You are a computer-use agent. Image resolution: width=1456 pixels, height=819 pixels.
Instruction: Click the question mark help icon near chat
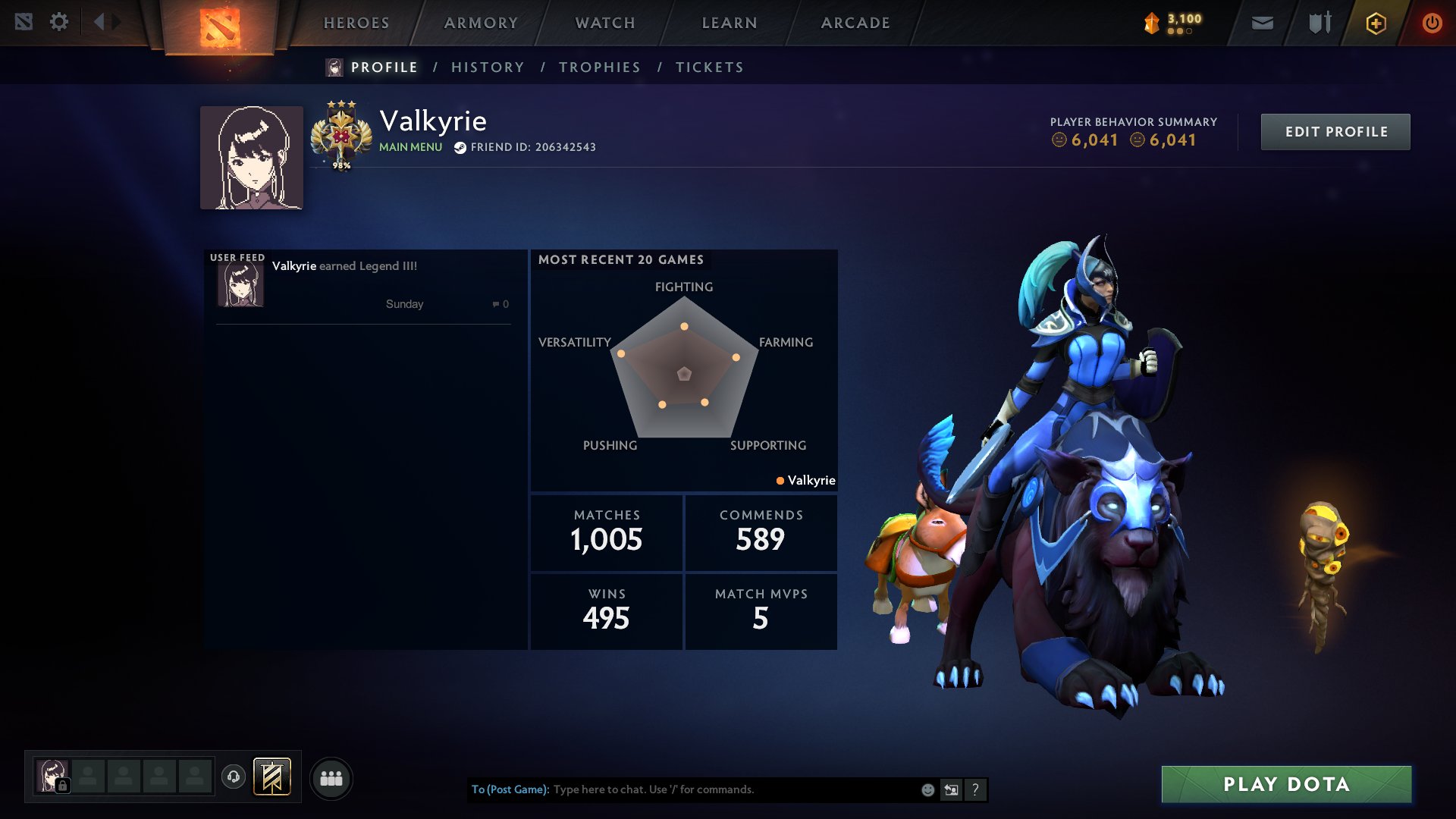click(975, 789)
